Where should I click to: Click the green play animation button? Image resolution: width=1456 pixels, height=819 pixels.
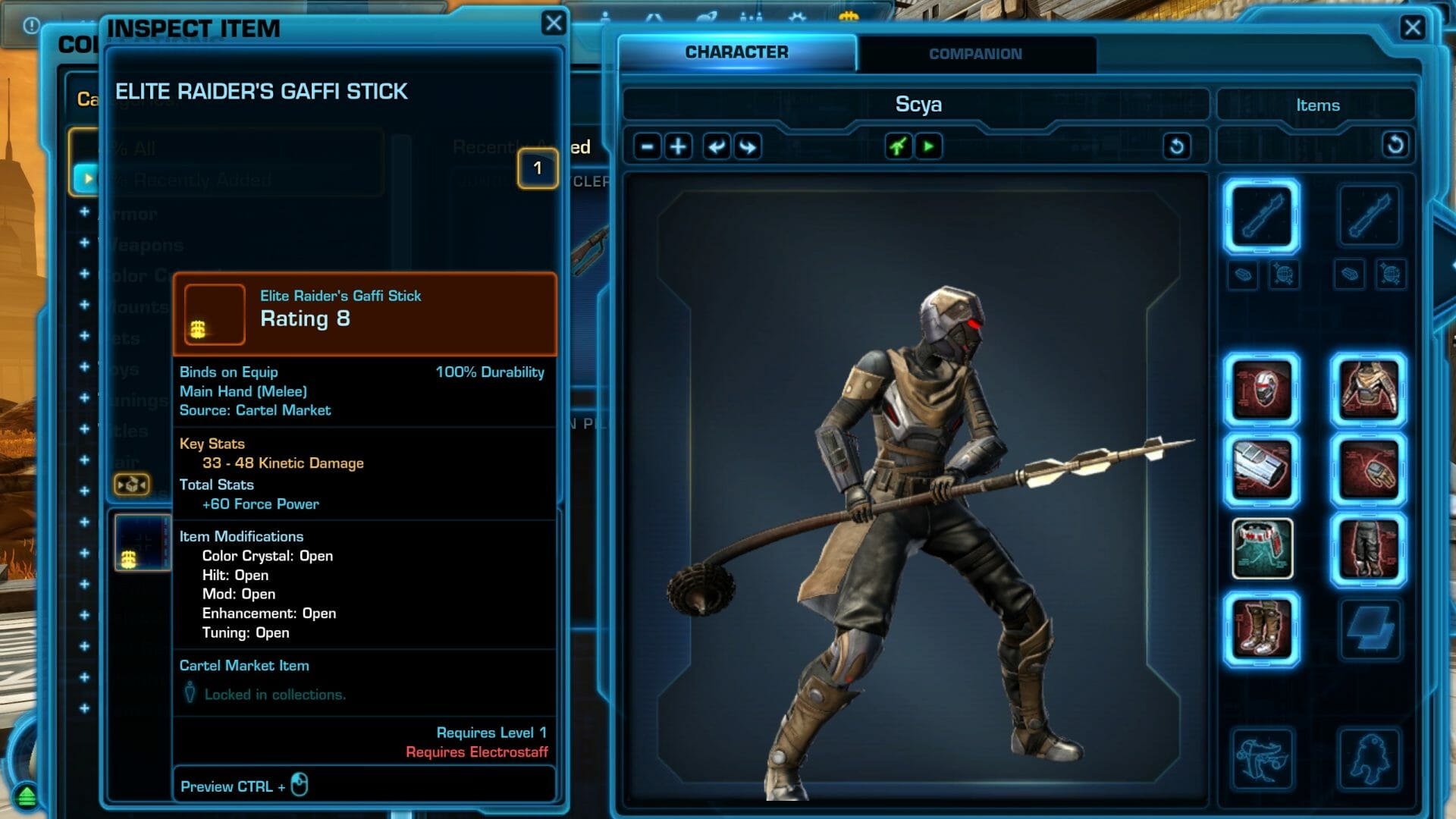(x=928, y=146)
